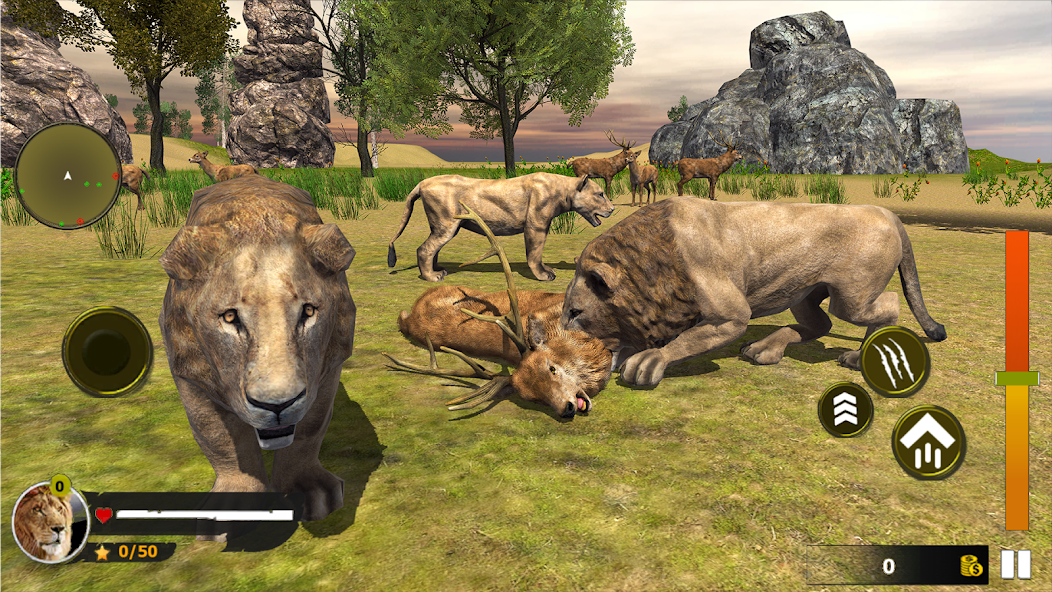Click the circular minimap
This screenshot has height=592, width=1052.
pos(68,176)
